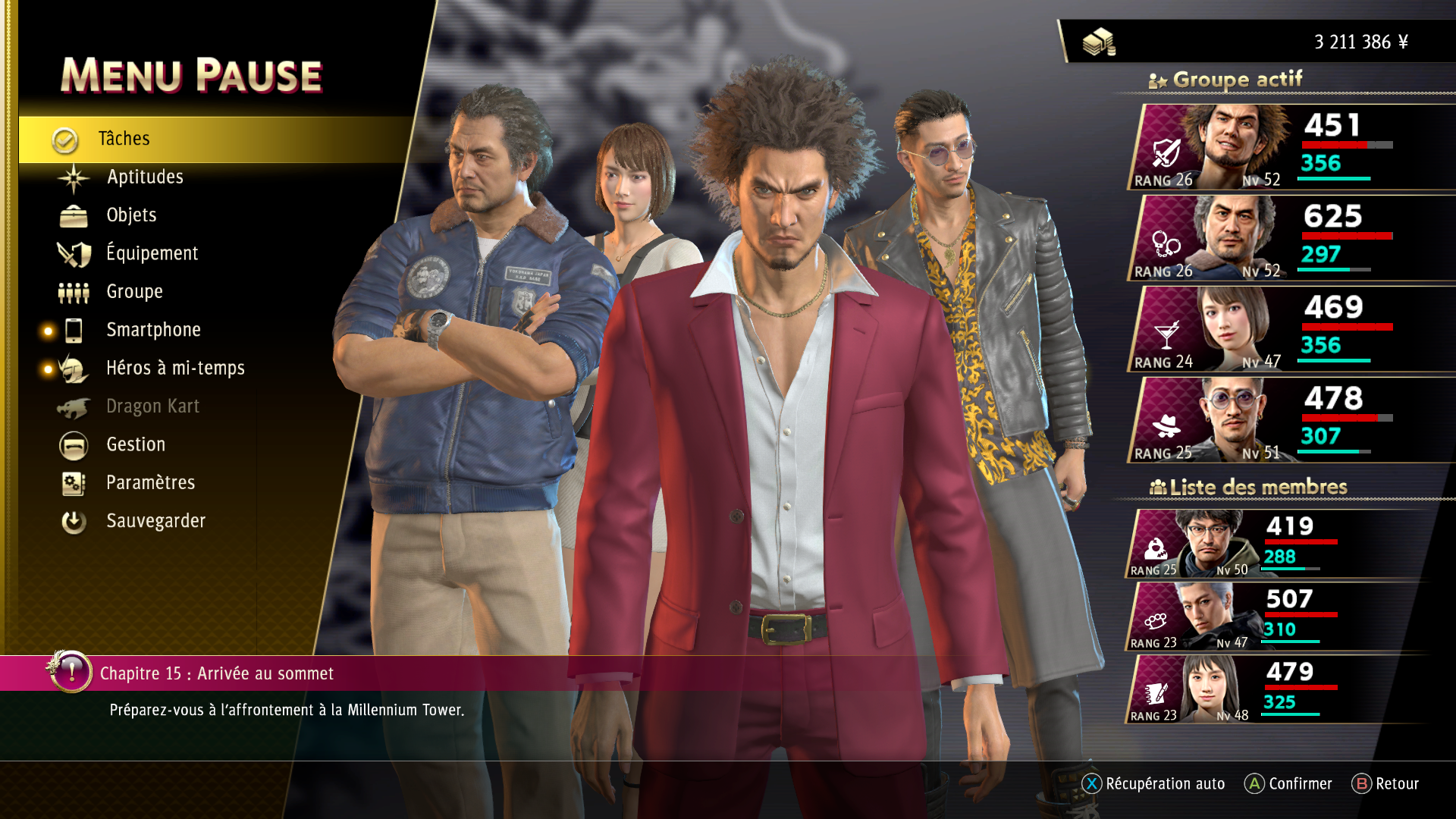Screen dimensions: 1456x819
Task: Pick the reserve member with 479 HP
Action: 1274,689
